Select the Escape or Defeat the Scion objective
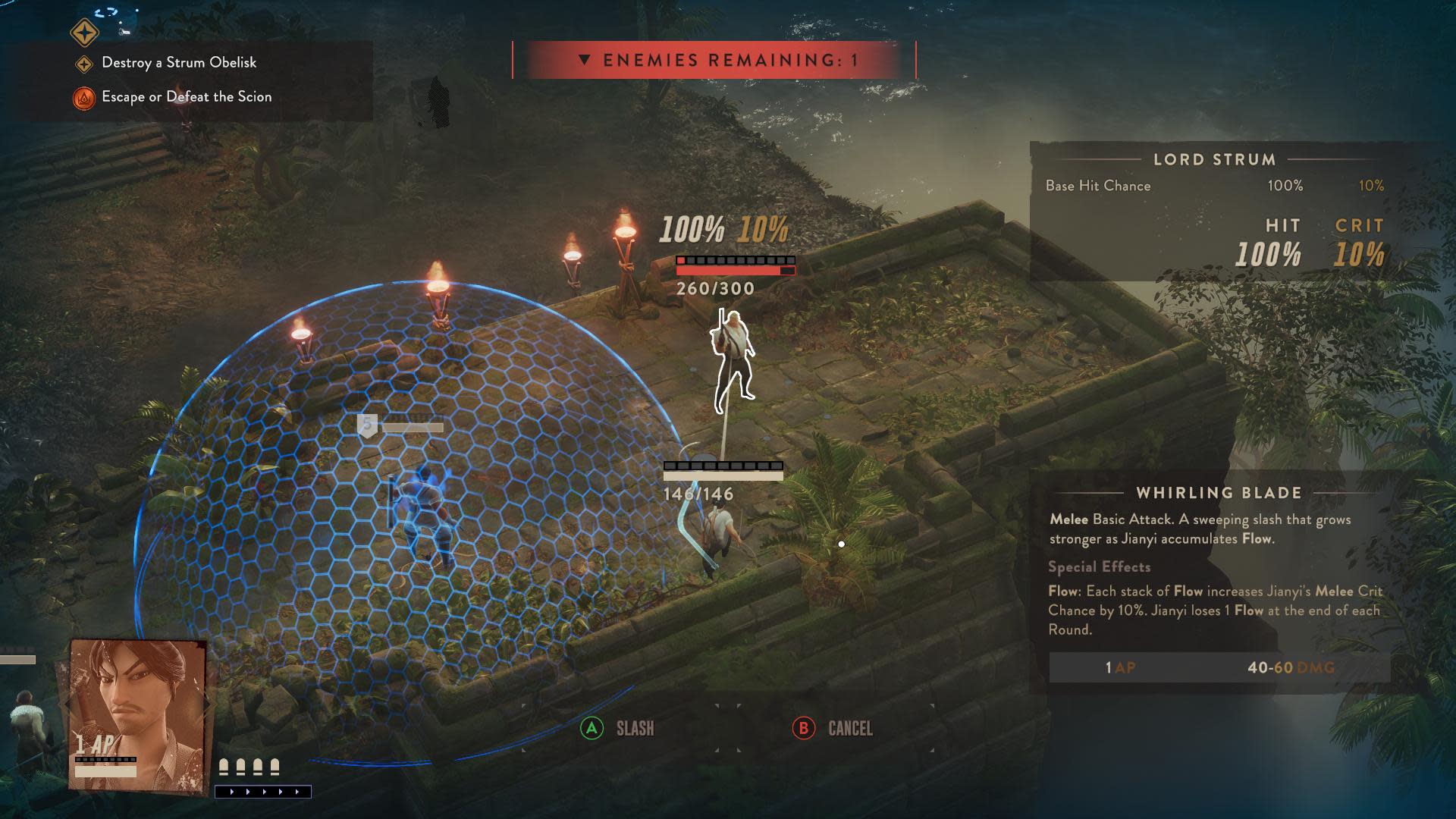 [187, 97]
